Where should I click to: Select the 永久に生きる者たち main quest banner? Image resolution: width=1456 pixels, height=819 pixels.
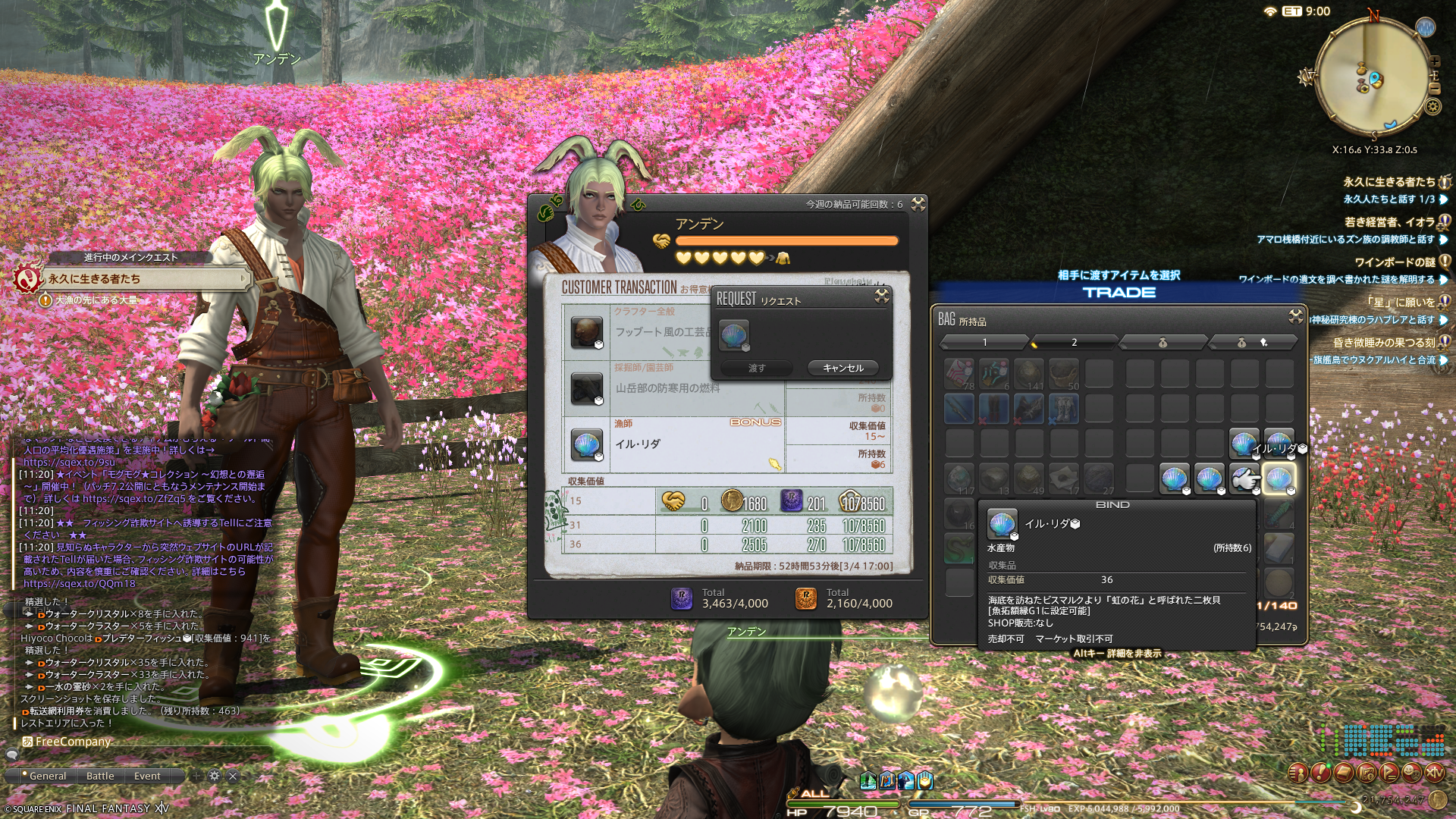tap(144, 279)
